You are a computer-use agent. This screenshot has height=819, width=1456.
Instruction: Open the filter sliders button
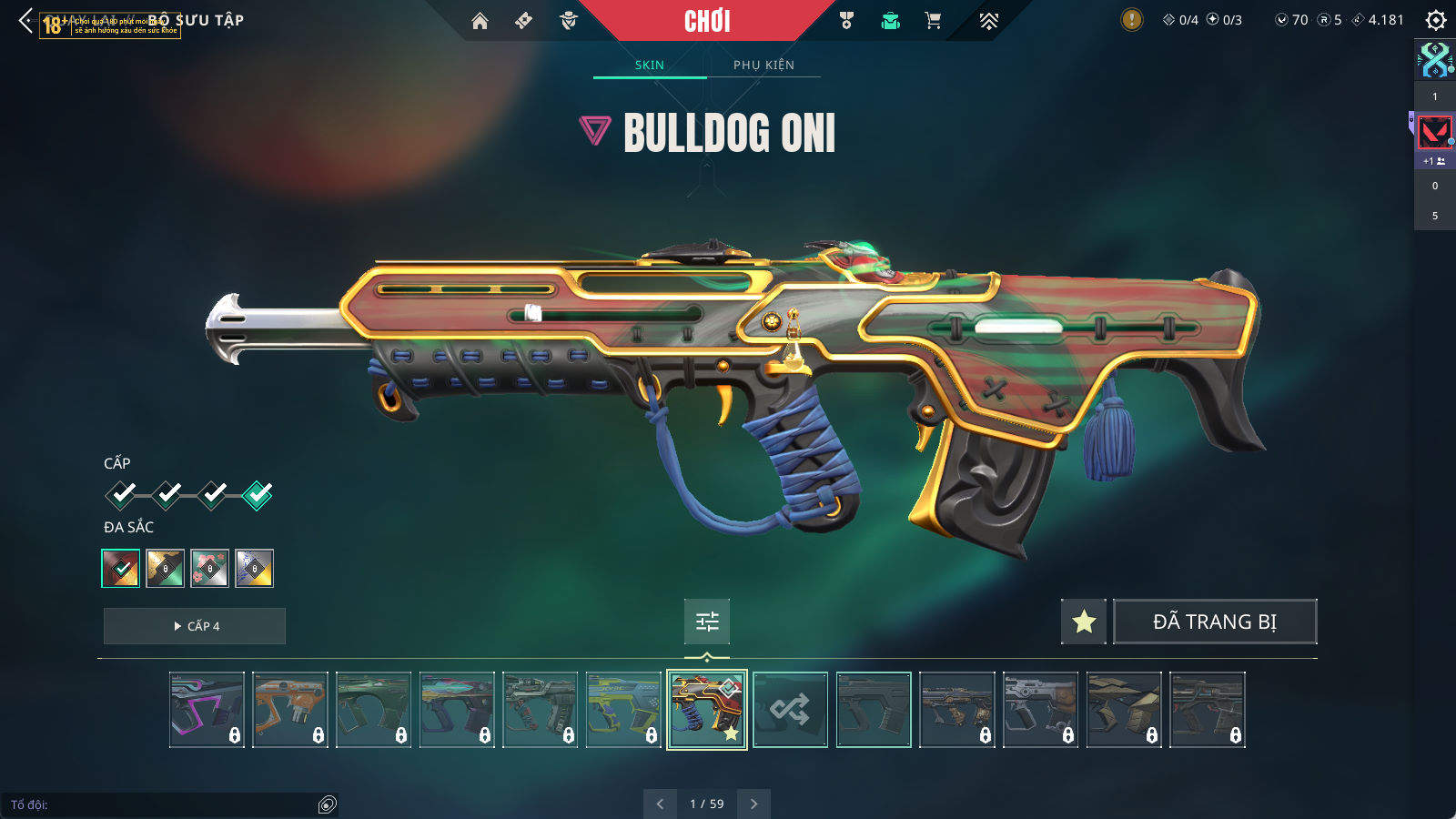click(707, 622)
